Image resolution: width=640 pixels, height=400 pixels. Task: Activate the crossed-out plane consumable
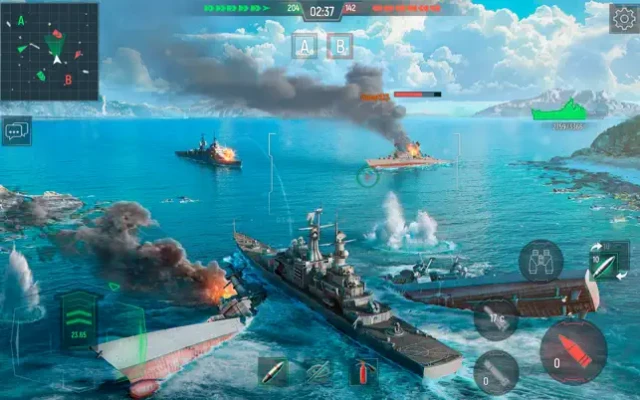[x=318, y=372]
